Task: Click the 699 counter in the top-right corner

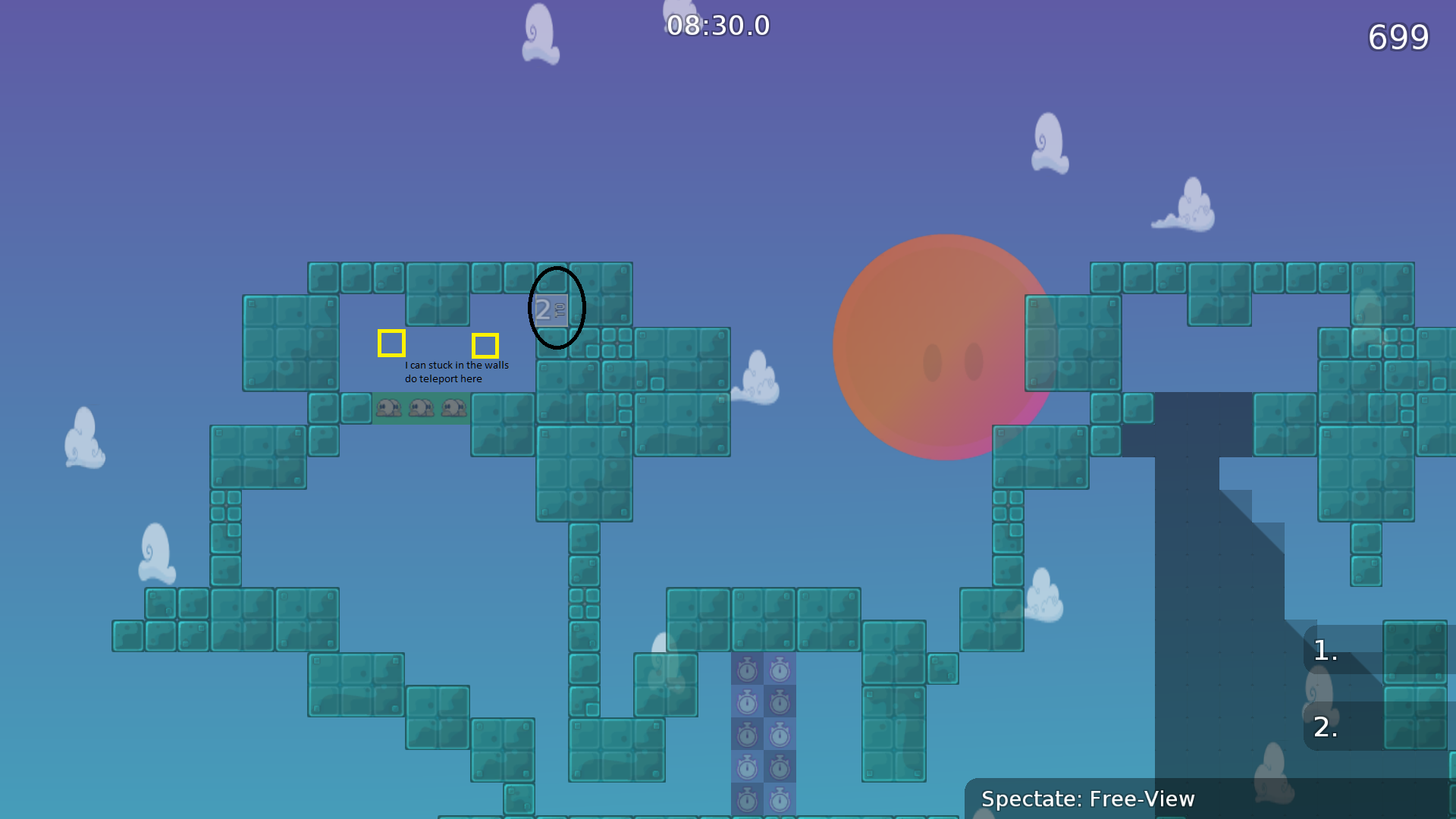Action: (1398, 38)
